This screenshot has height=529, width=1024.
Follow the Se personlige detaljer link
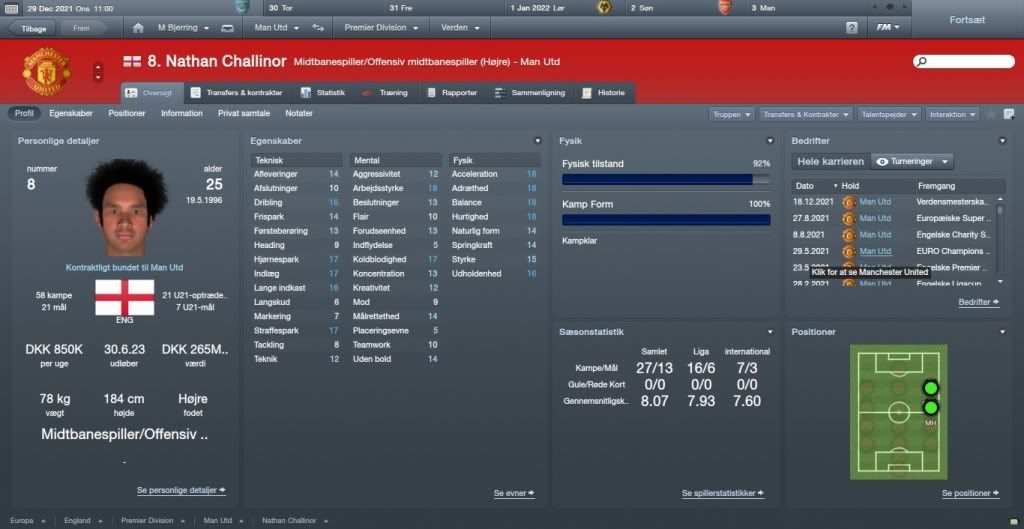click(181, 491)
